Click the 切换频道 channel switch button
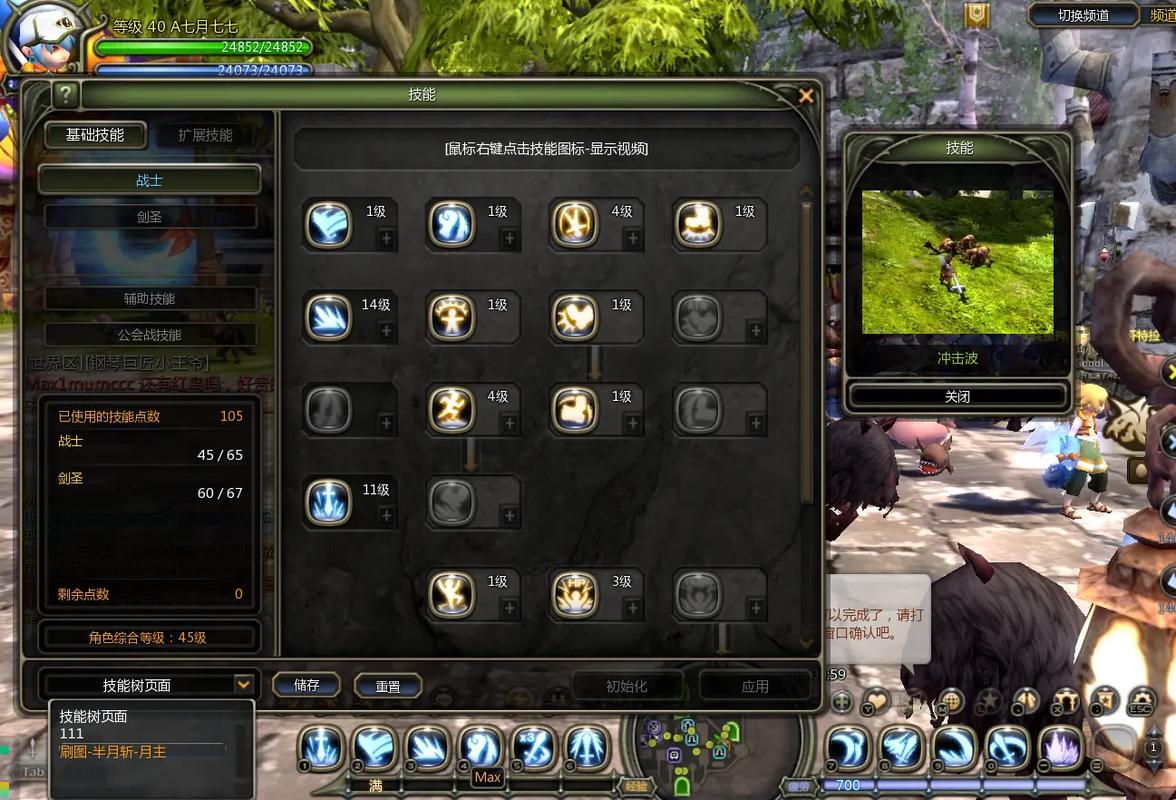This screenshot has height=800, width=1176. 1084,15
